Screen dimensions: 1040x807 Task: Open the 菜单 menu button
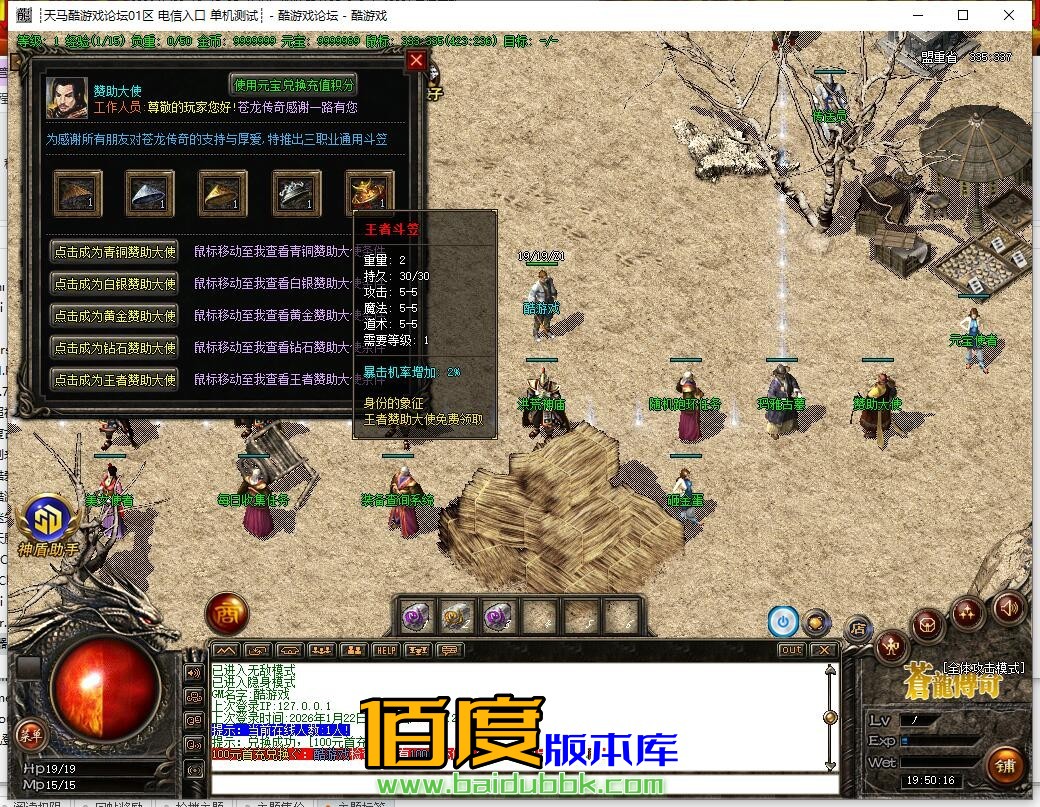(x=32, y=735)
